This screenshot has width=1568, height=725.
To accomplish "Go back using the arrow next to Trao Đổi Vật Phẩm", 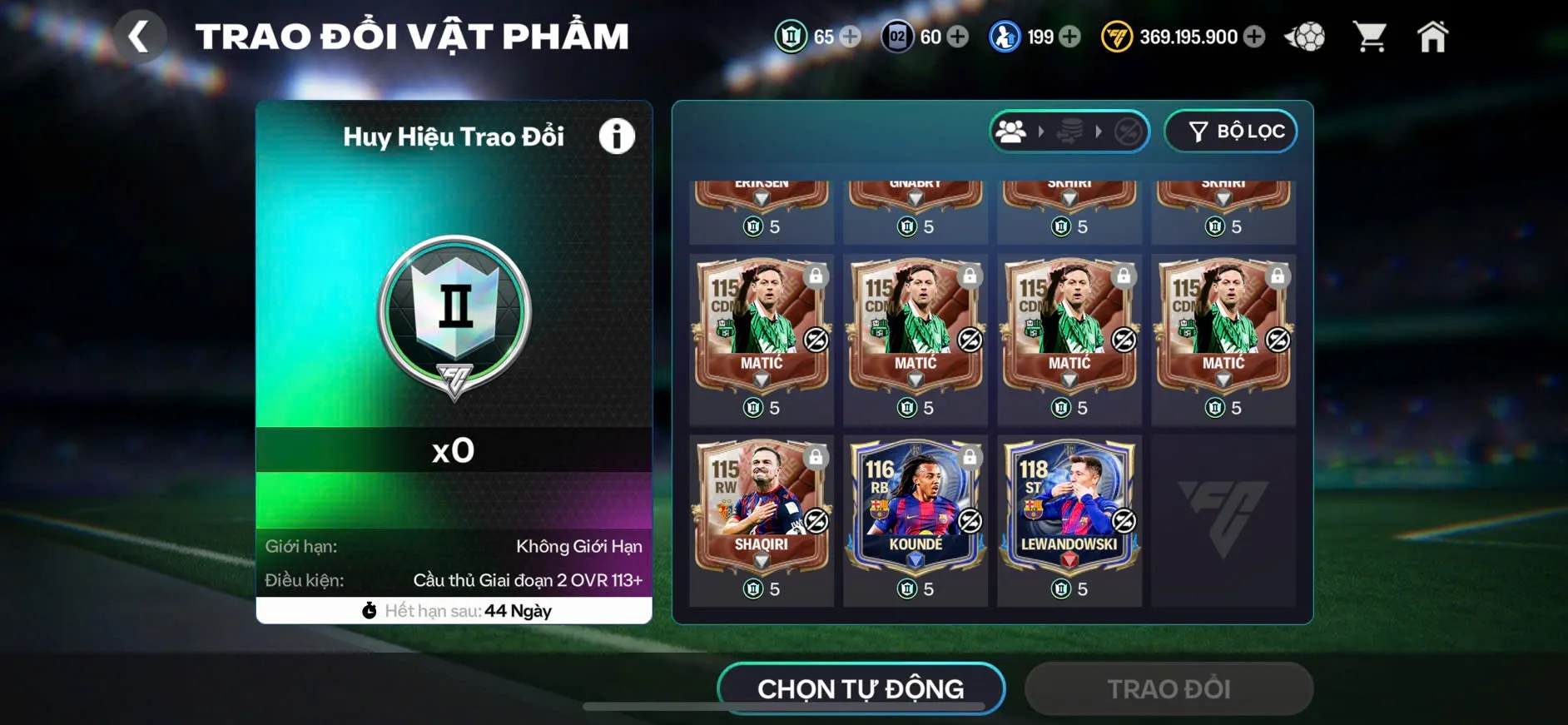I will (x=141, y=37).
